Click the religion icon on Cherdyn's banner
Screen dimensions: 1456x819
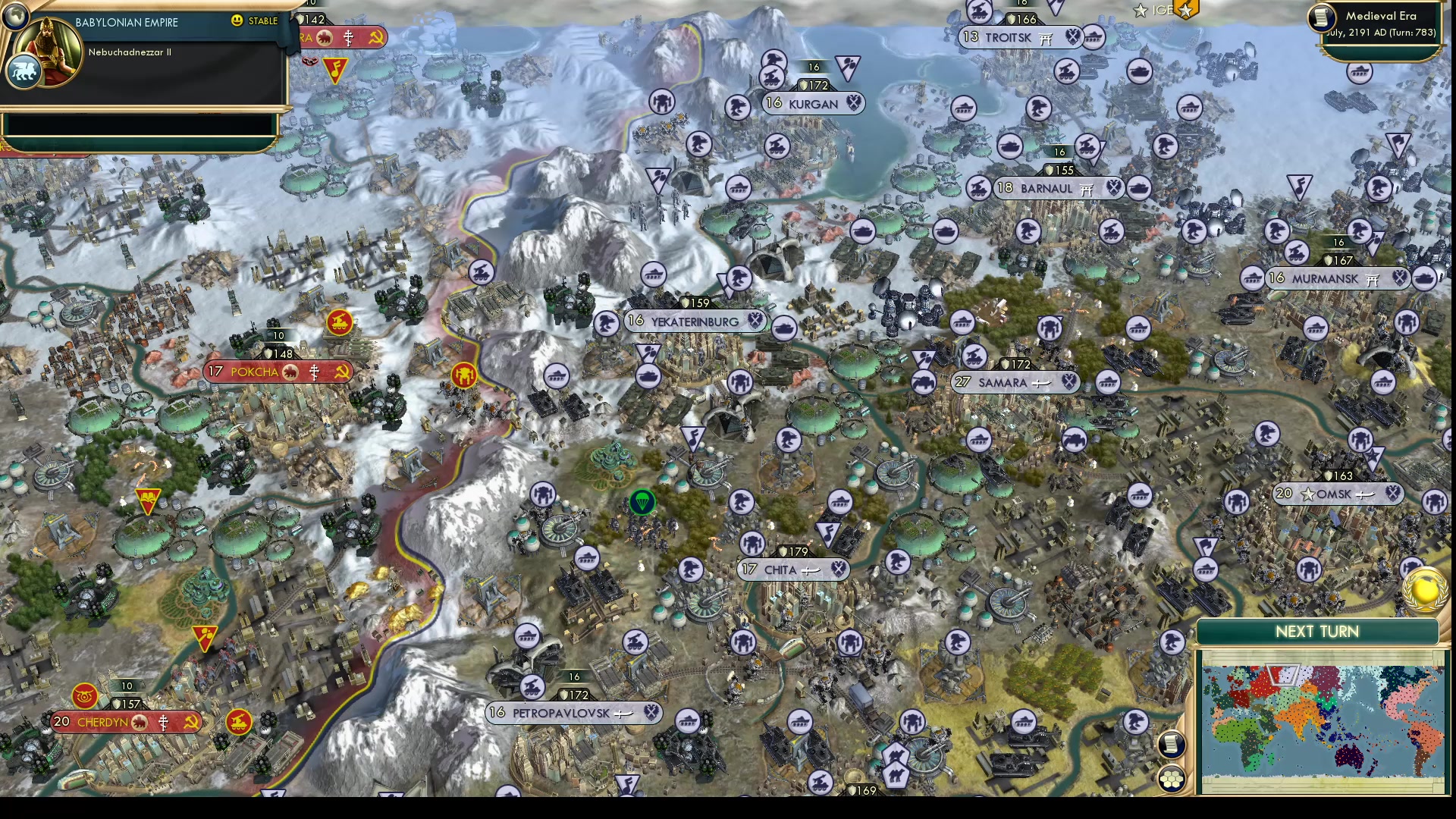click(164, 722)
